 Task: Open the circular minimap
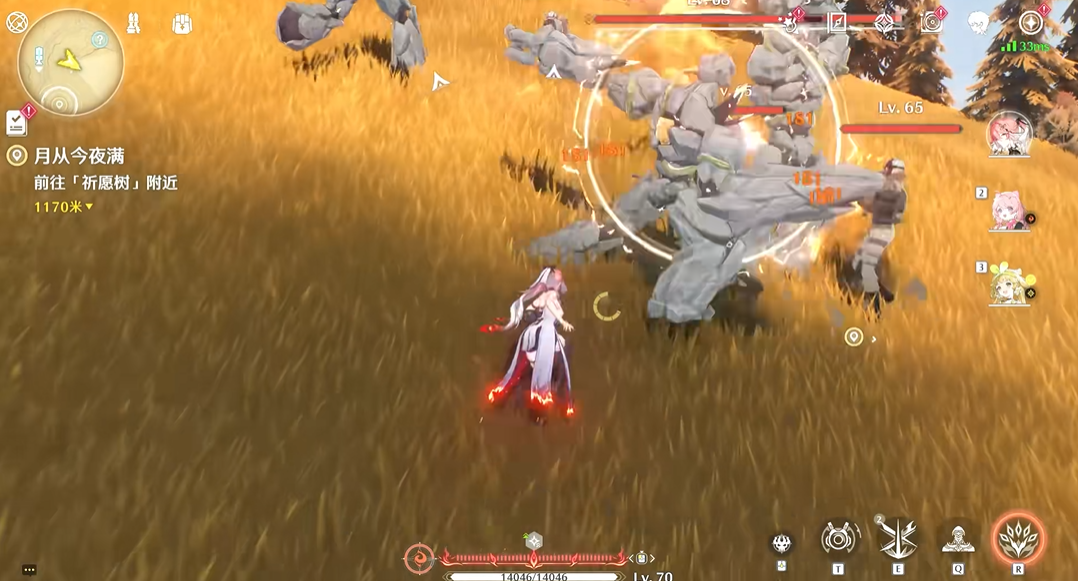70,62
